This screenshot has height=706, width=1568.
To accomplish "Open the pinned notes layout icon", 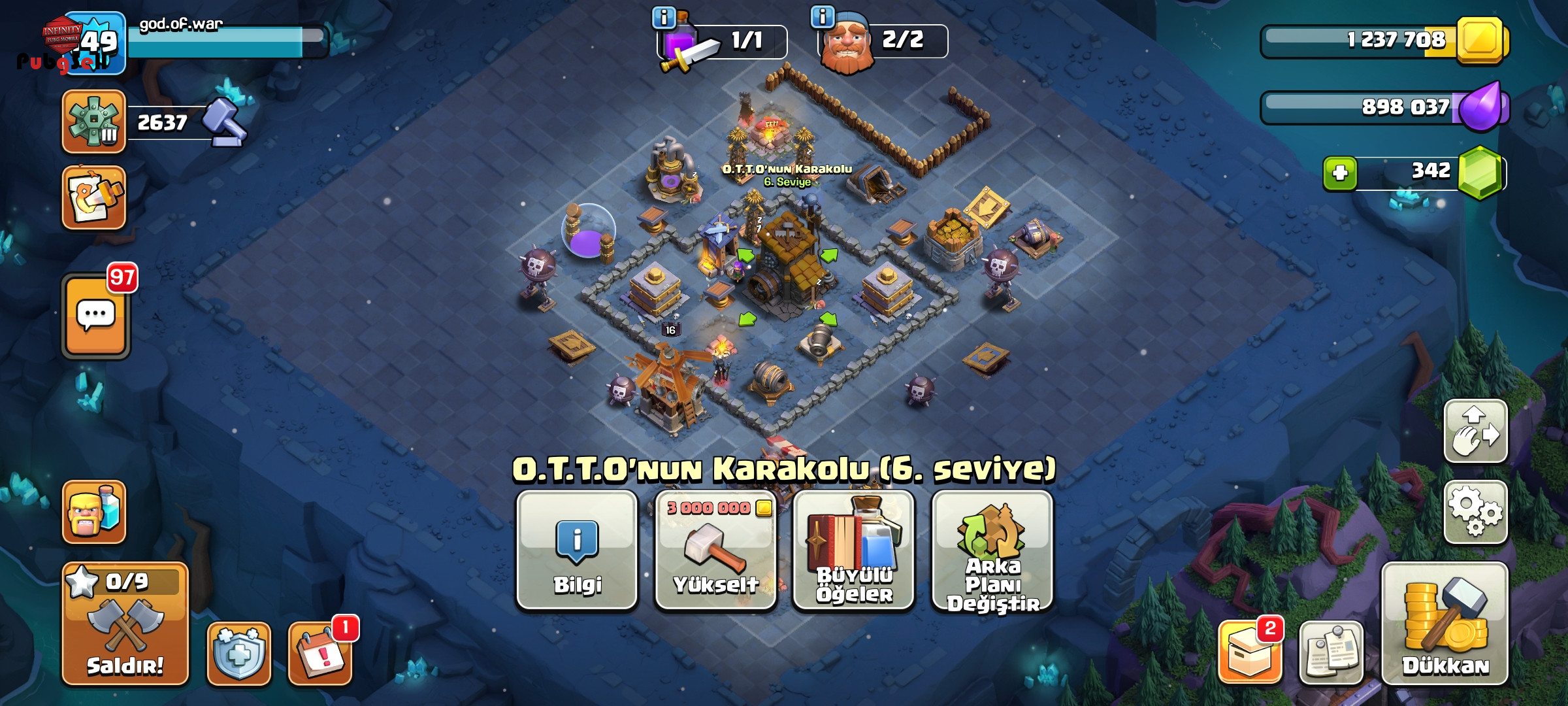I will pyautogui.click(x=1331, y=652).
